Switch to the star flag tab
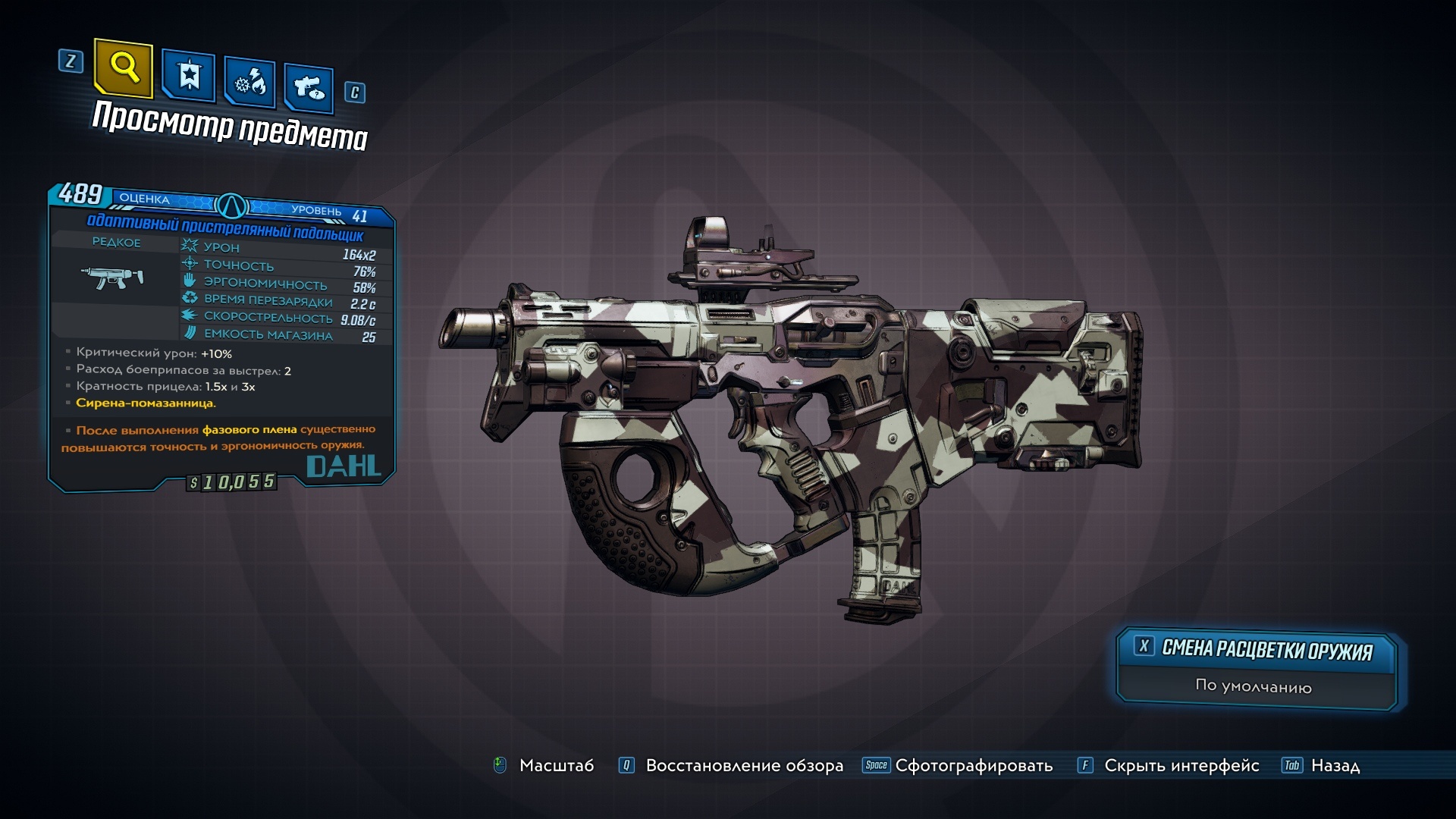 tap(189, 76)
